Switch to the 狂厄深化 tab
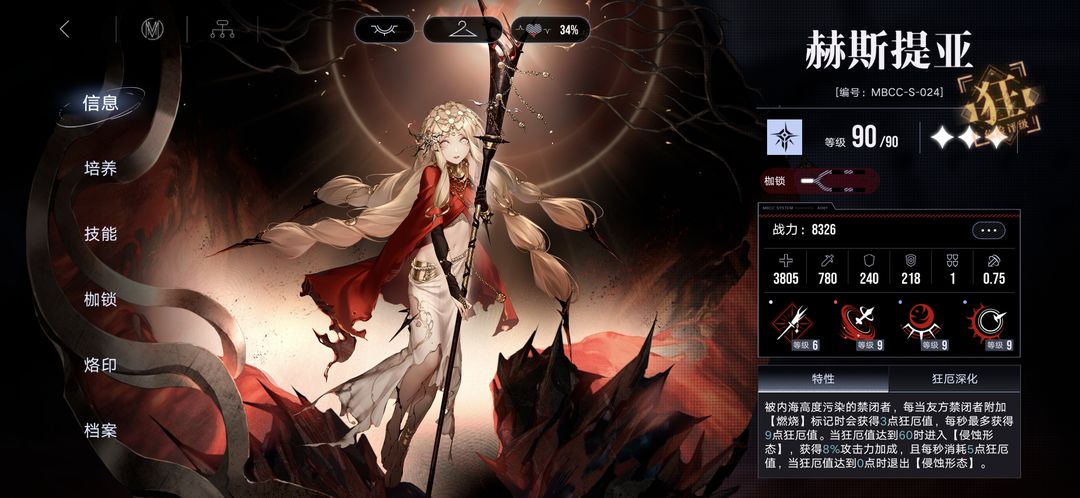 click(954, 379)
